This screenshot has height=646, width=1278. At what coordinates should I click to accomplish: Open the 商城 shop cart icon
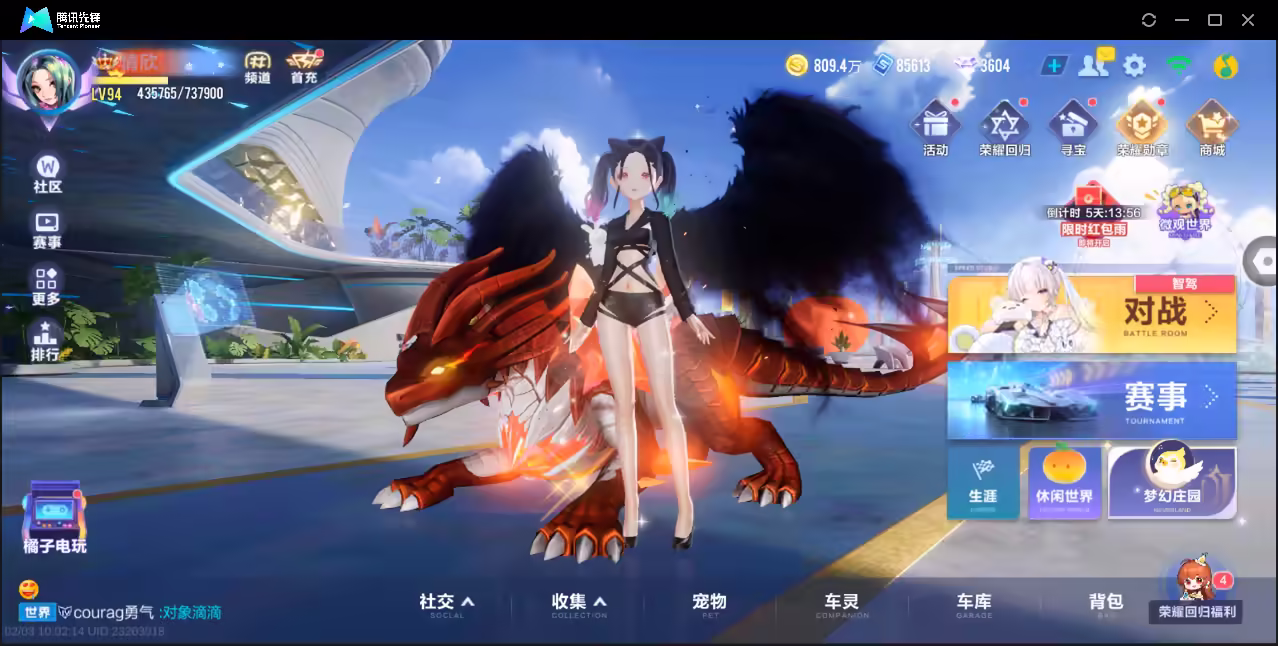pos(1212,128)
